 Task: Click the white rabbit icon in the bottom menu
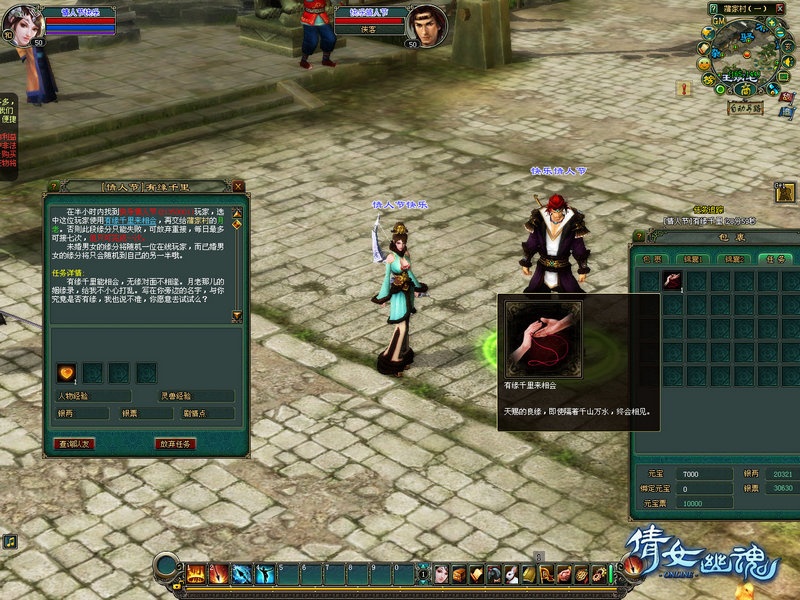(510, 574)
